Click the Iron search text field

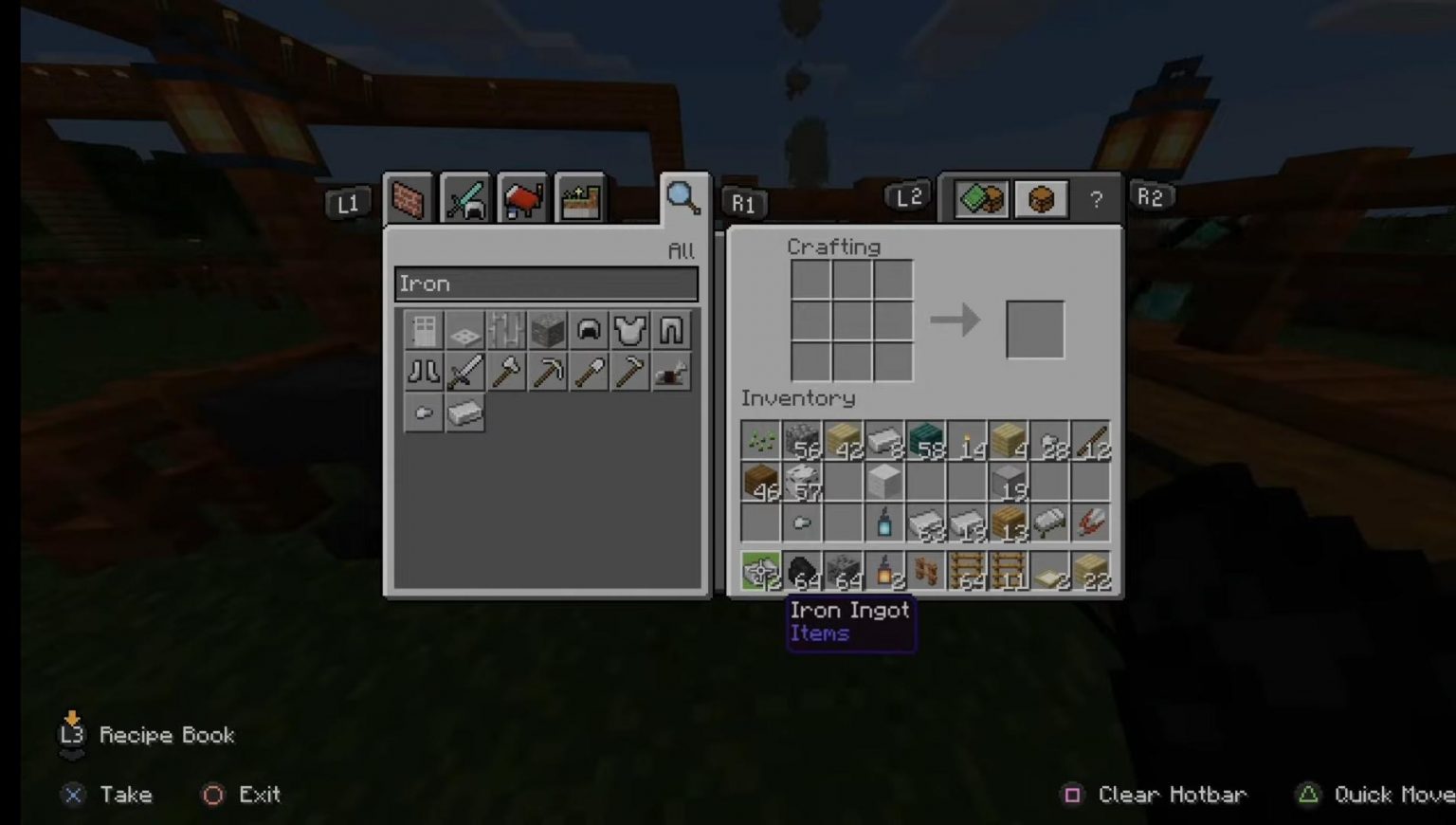pyautogui.click(x=546, y=283)
